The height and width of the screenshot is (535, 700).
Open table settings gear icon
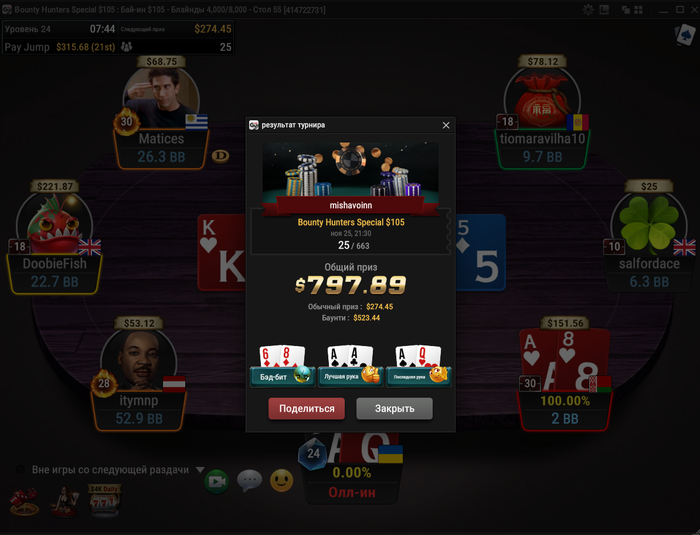click(588, 9)
